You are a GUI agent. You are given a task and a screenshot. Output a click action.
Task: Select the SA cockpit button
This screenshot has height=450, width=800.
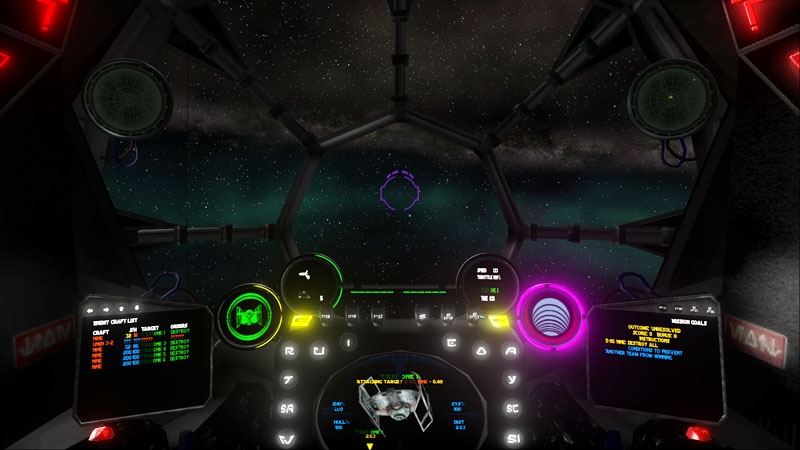[x=287, y=409]
